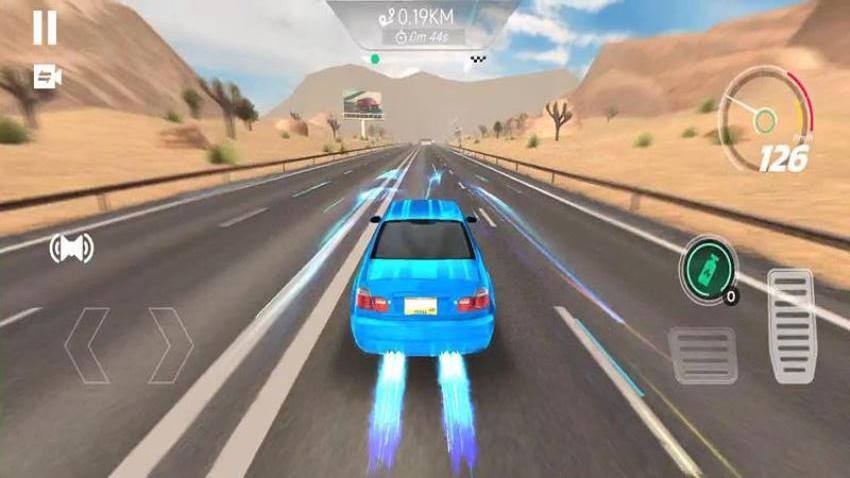The height and width of the screenshot is (478, 850).
Task: Pause the race
Action: click(45, 28)
